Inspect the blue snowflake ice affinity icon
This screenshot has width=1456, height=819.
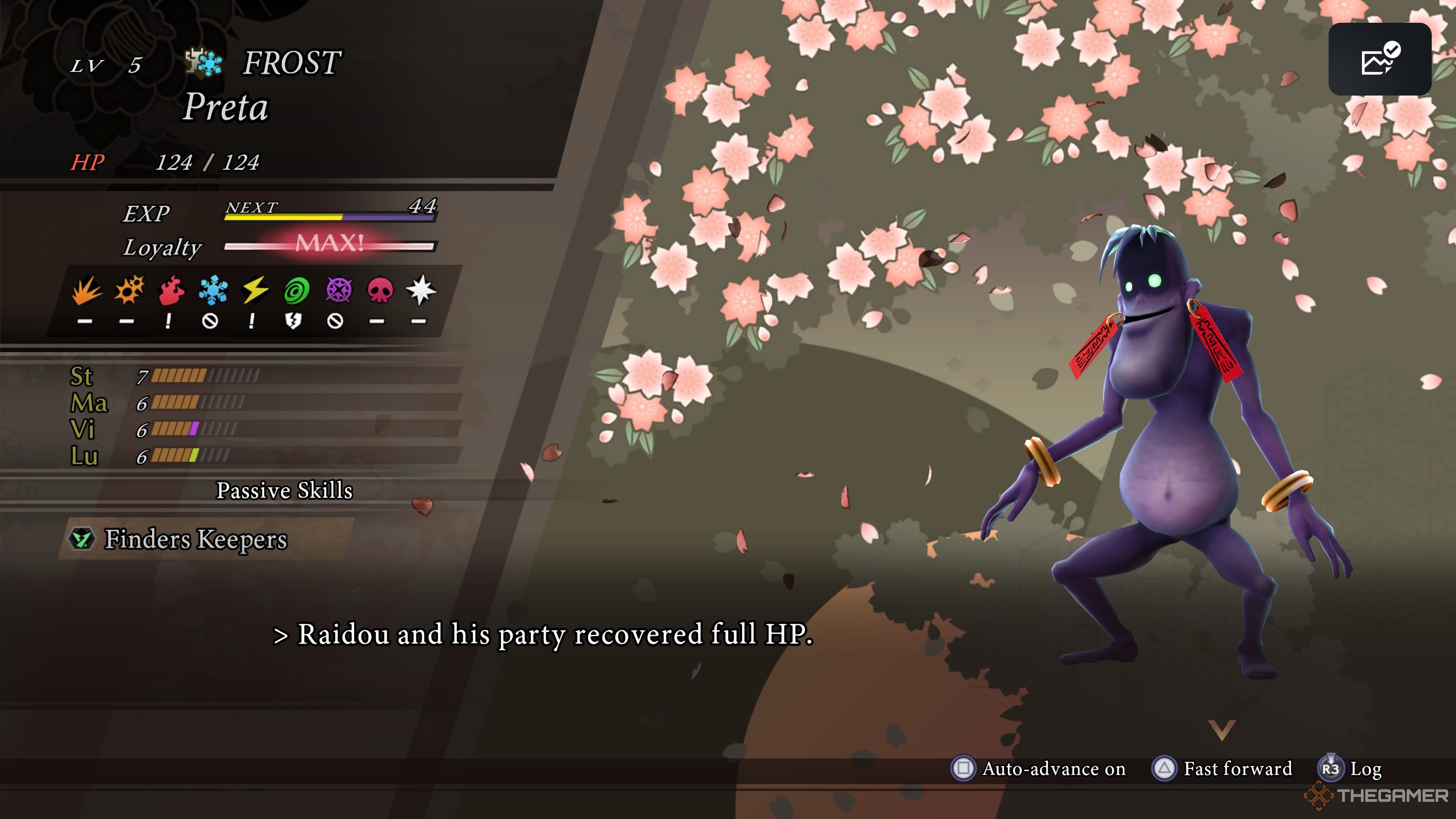(x=213, y=290)
